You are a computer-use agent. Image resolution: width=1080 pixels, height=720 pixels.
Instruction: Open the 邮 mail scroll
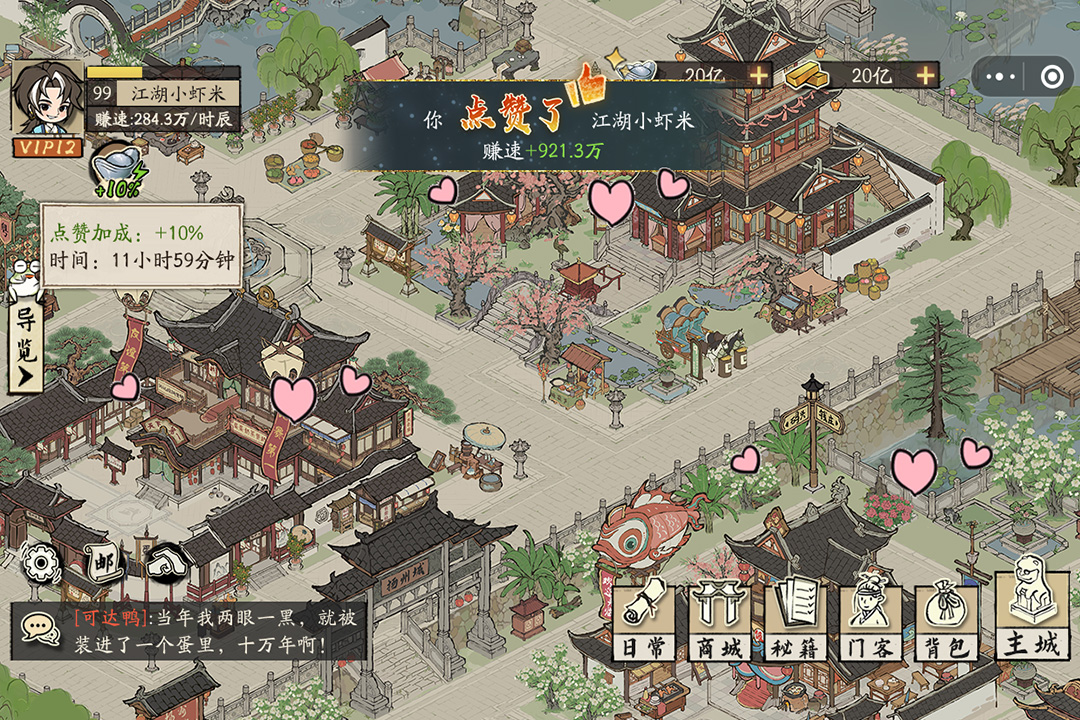click(x=103, y=562)
